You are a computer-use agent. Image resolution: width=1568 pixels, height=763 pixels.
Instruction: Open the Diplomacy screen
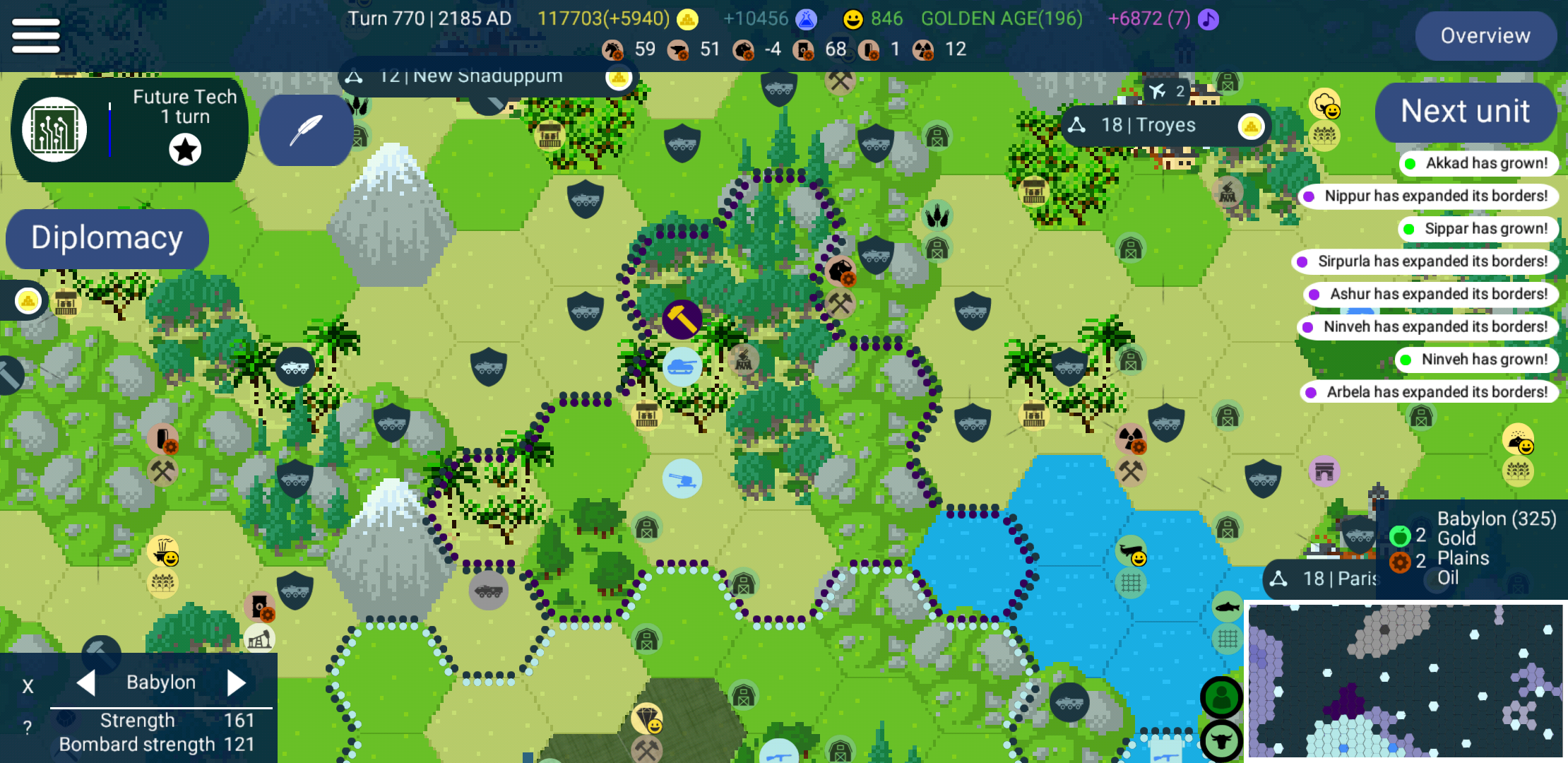point(107,238)
